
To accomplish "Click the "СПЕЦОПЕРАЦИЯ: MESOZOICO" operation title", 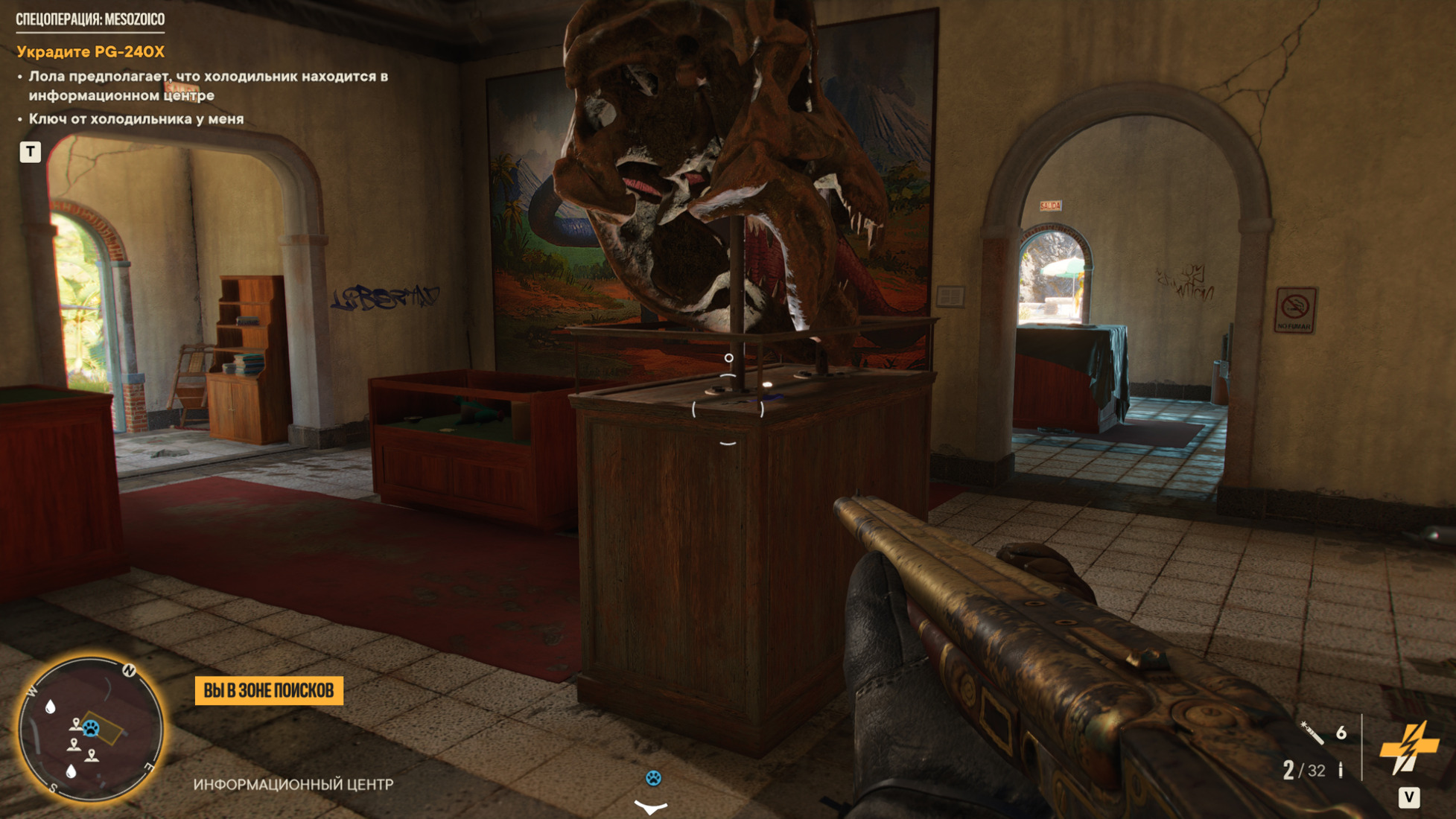I will pos(90,19).
